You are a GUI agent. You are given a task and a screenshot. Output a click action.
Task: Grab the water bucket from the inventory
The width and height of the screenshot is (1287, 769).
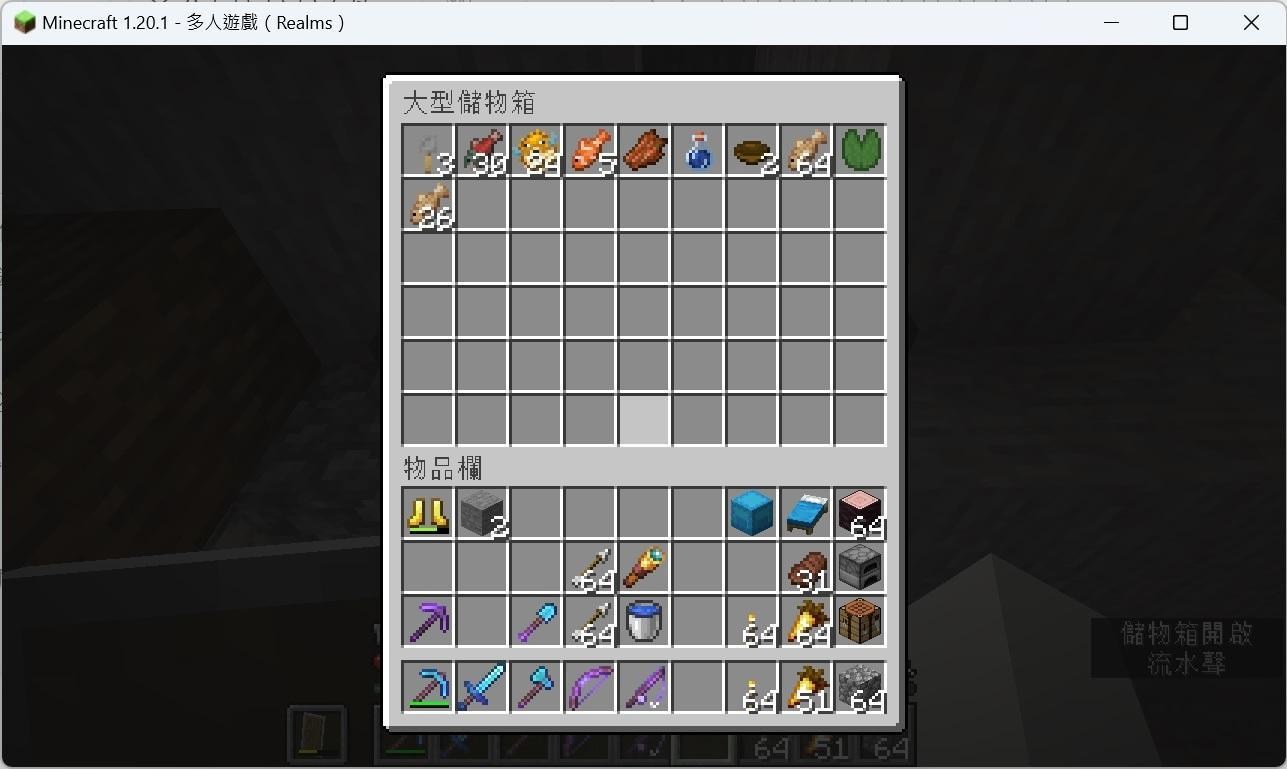coord(643,620)
